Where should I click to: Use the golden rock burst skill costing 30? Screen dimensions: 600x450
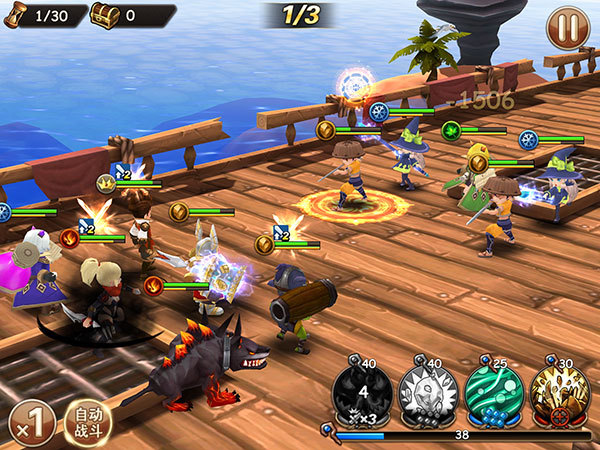(559, 392)
